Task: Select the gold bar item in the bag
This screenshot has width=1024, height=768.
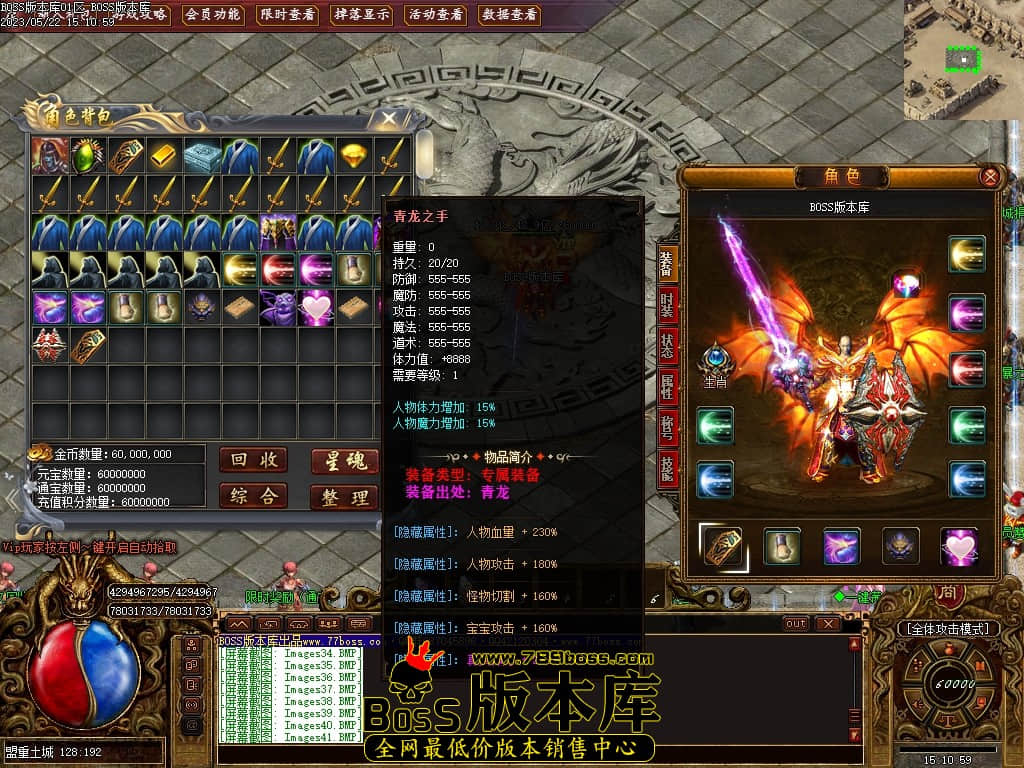Action: tap(163, 156)
